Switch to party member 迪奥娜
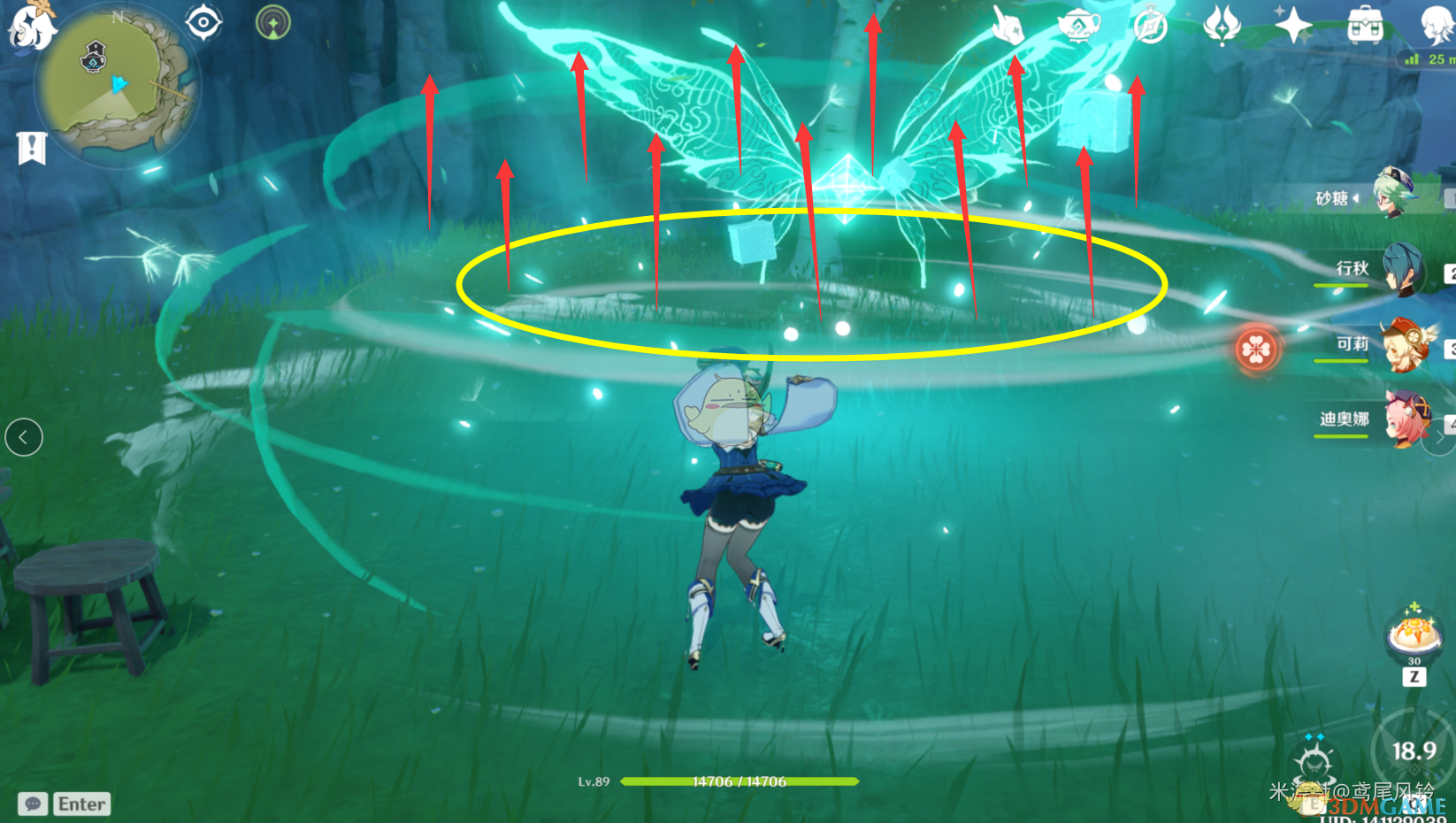This screenshot has height=823, width=1456. [x=1405, y=419]
